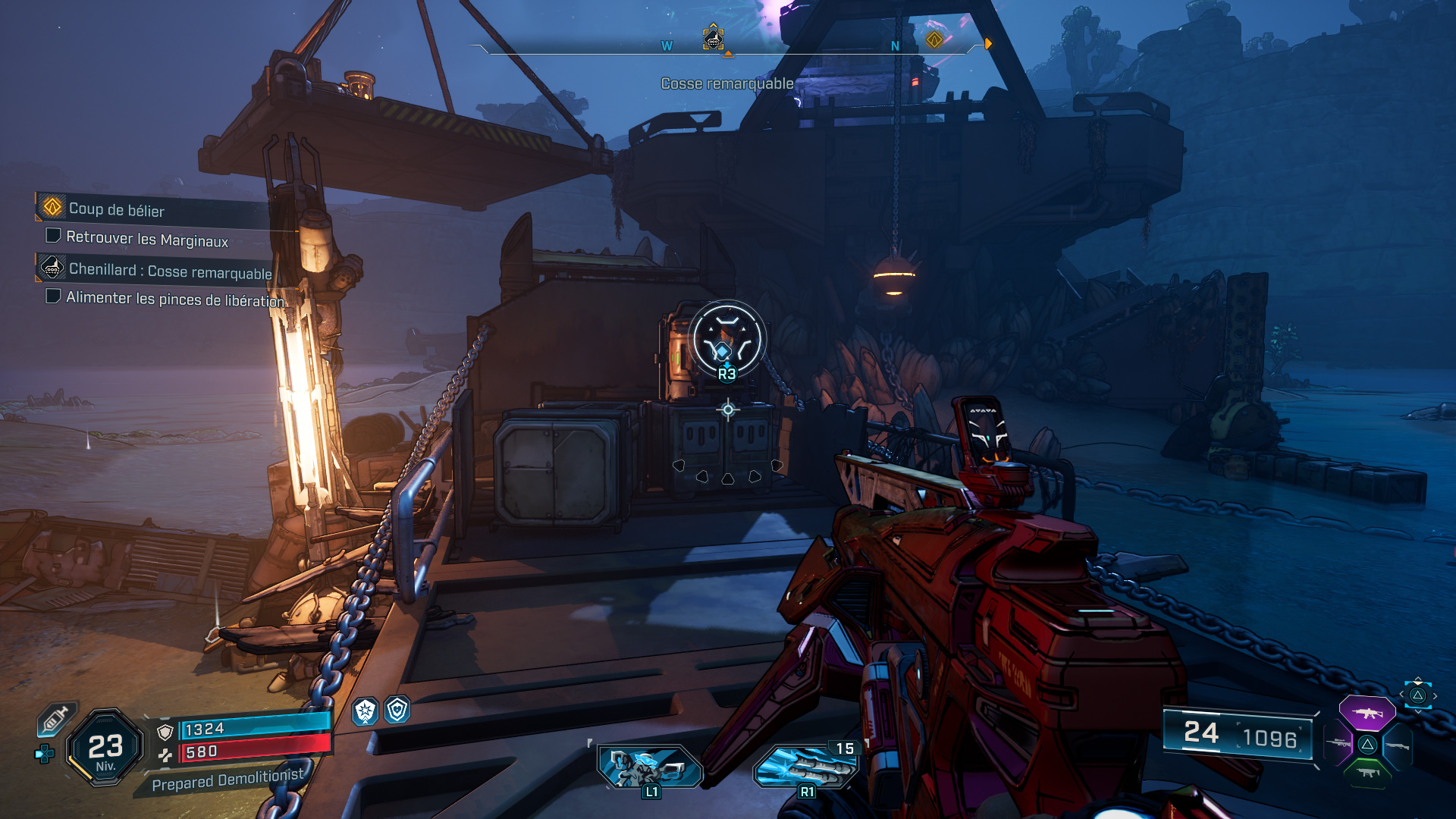Select the Coup de bélier mission title
1456x819 pixels.
tap(118, 210)
